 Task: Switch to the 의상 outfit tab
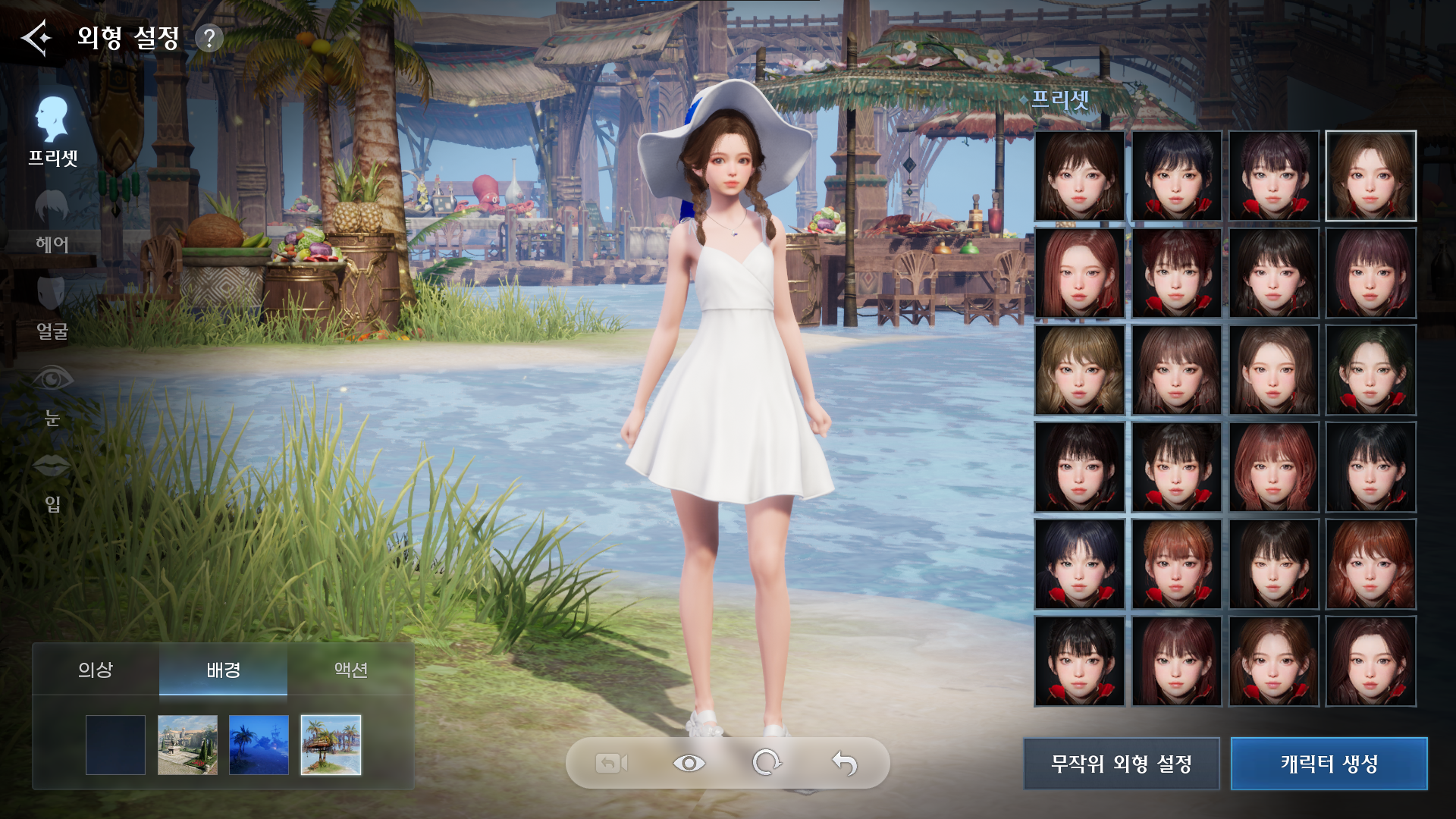pyautogui.click(x=96, y=670)
